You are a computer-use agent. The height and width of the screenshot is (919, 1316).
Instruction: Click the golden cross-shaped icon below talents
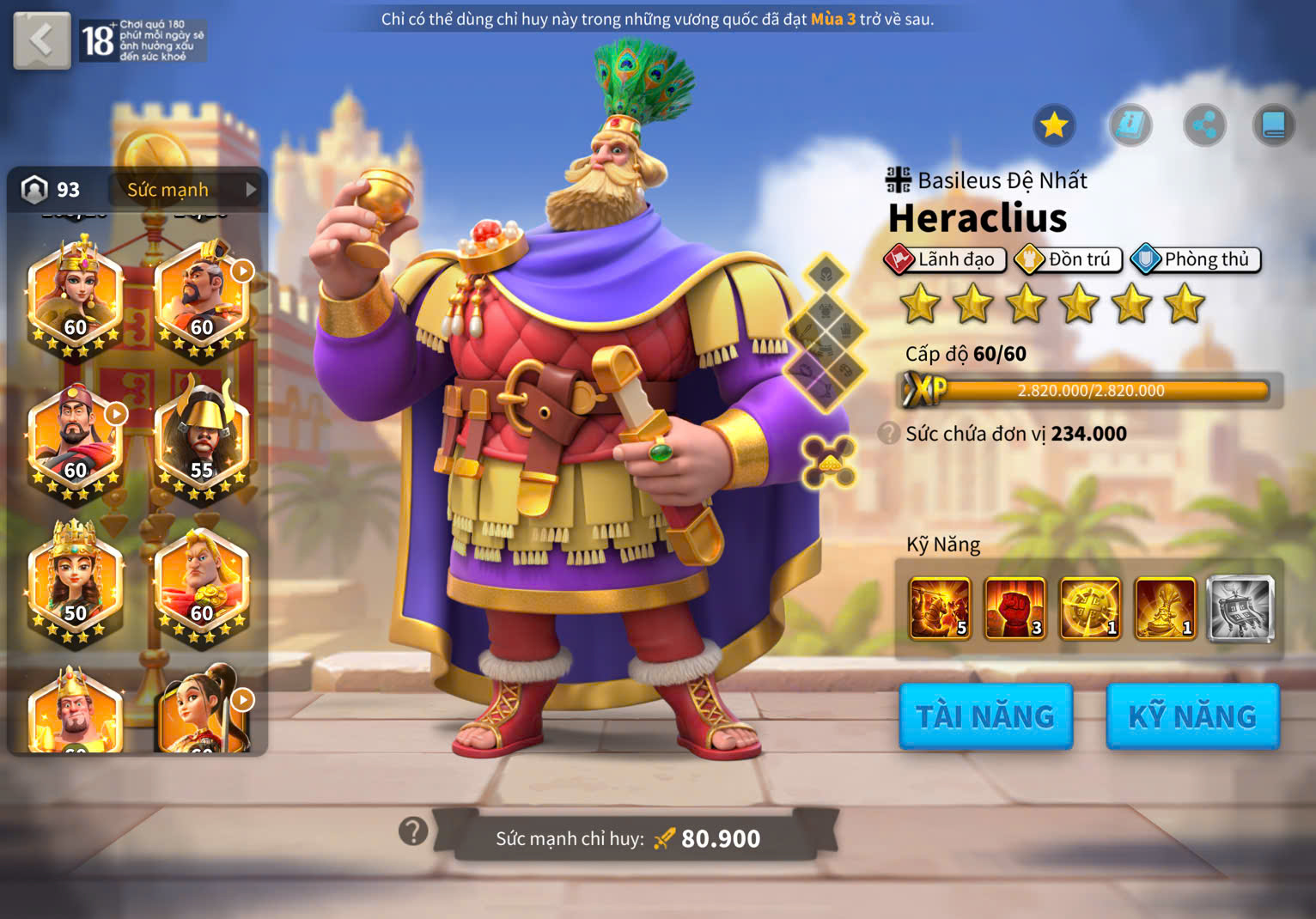tap(828, 461)
